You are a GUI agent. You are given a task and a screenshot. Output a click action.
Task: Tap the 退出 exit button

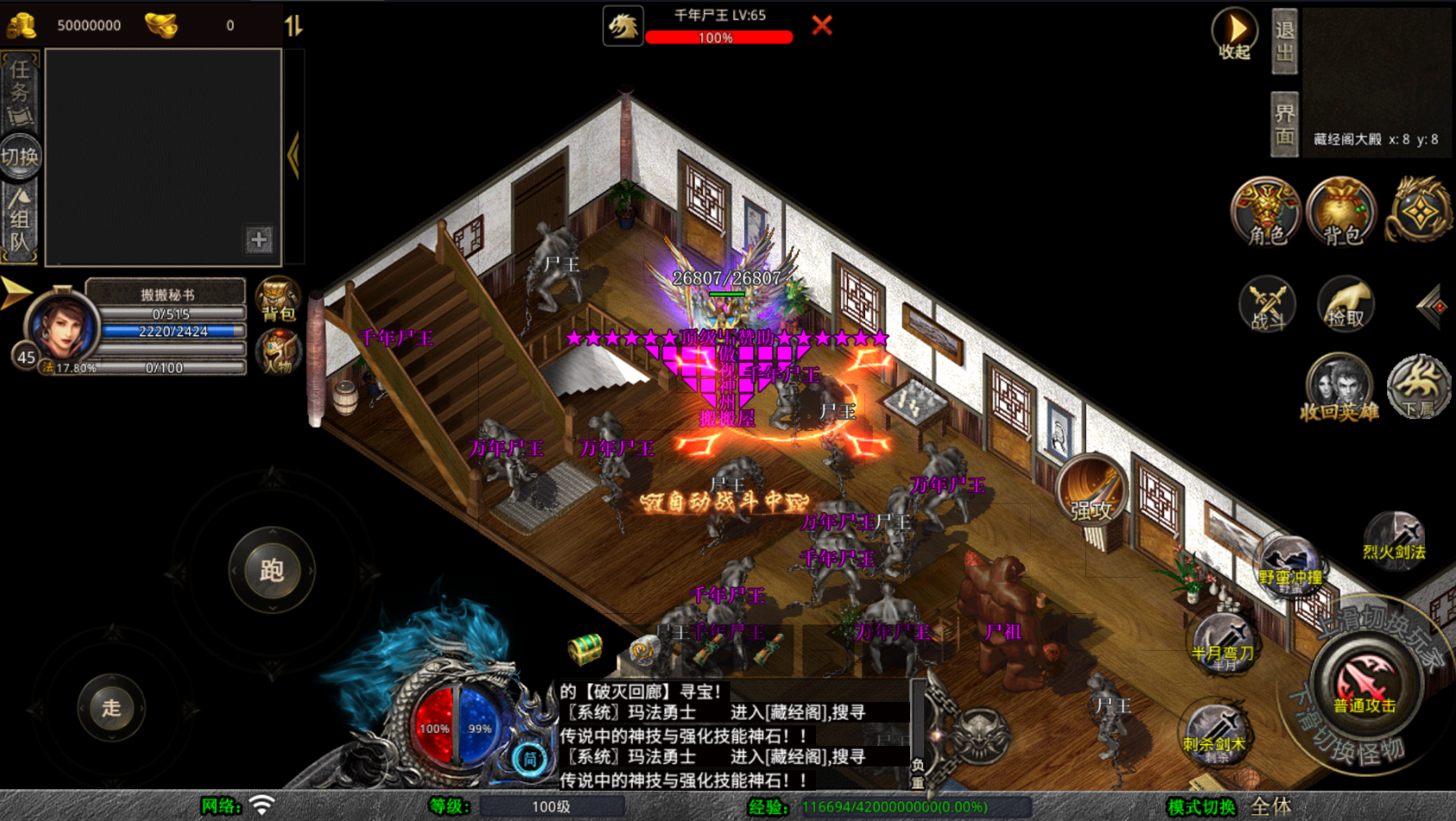(x=1284, y=41)
